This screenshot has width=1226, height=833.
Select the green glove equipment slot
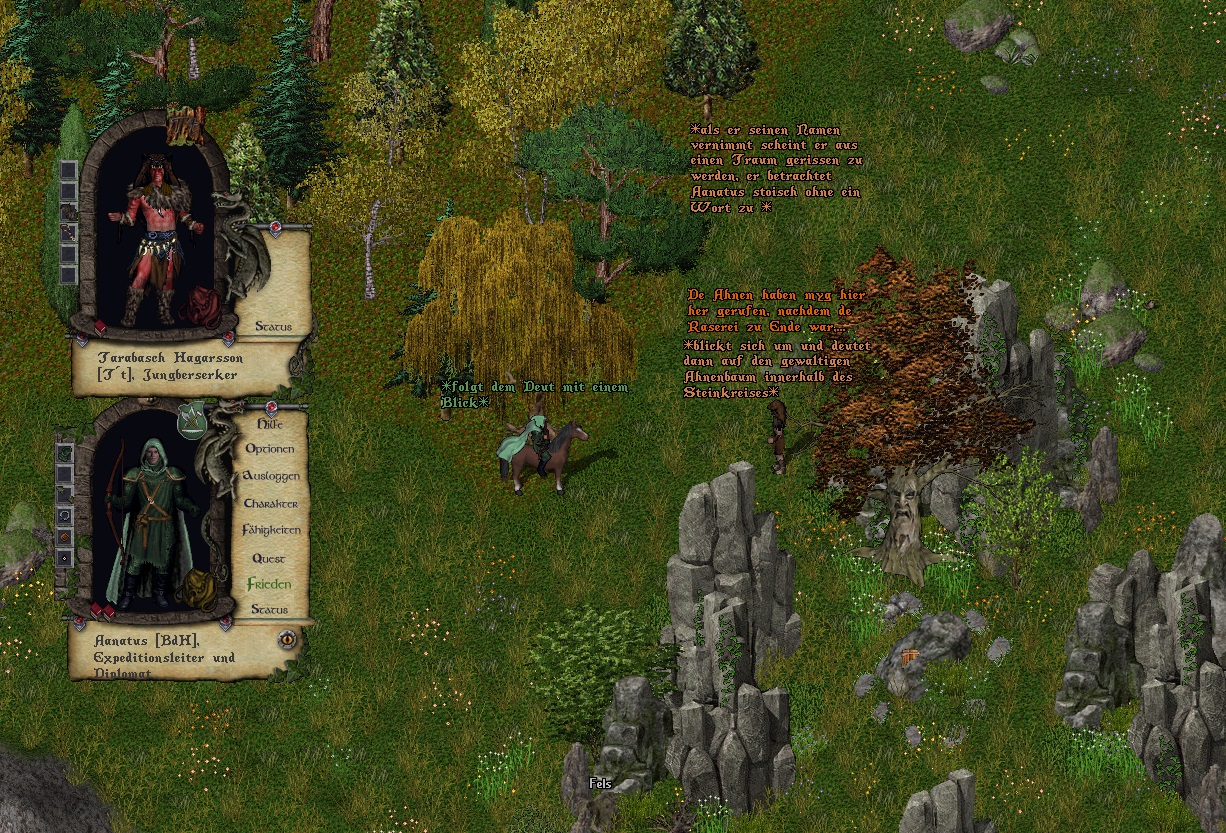tap(65, 452)
